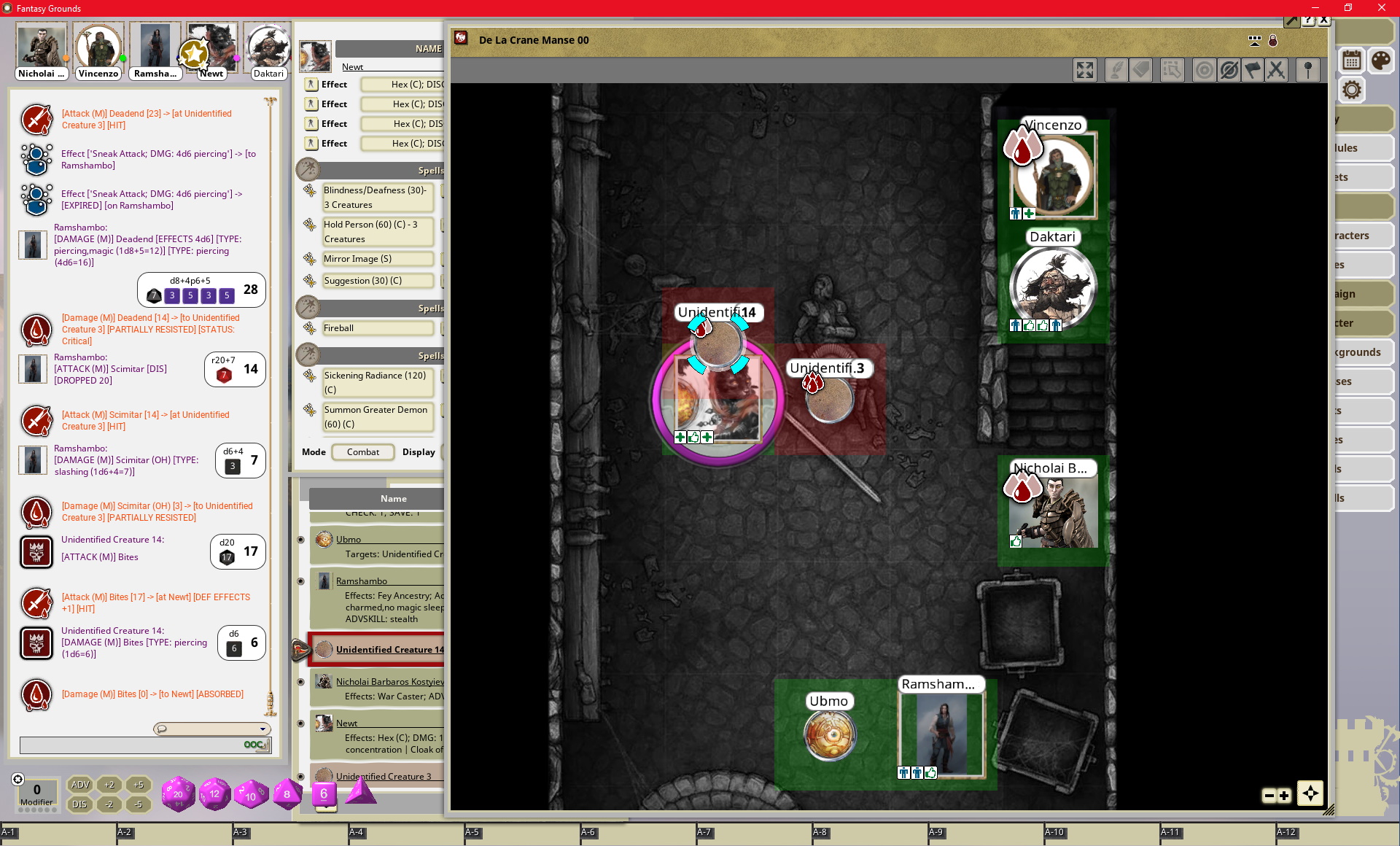
Task: Toggle the Combat mode button
Action: [362, 452]
